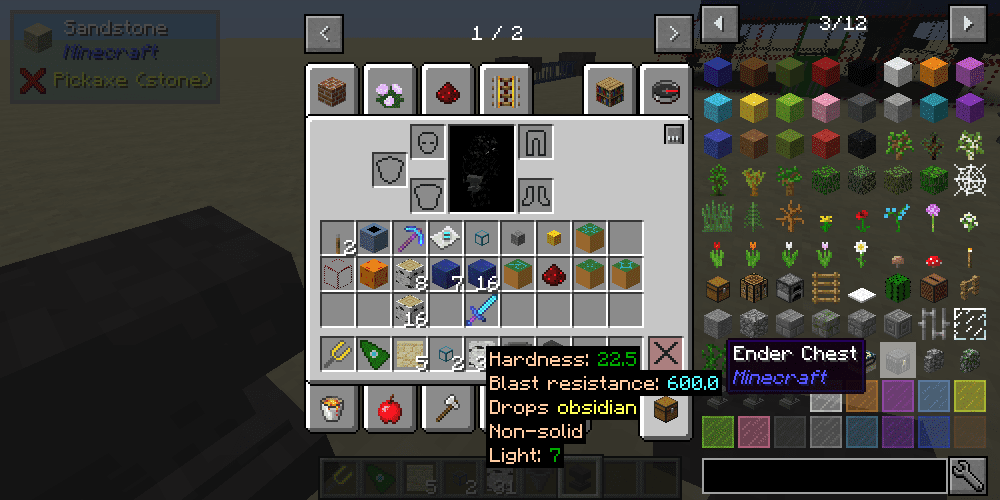
Task: Select the Redstone dust tab
Action: (x=448, y=92)
